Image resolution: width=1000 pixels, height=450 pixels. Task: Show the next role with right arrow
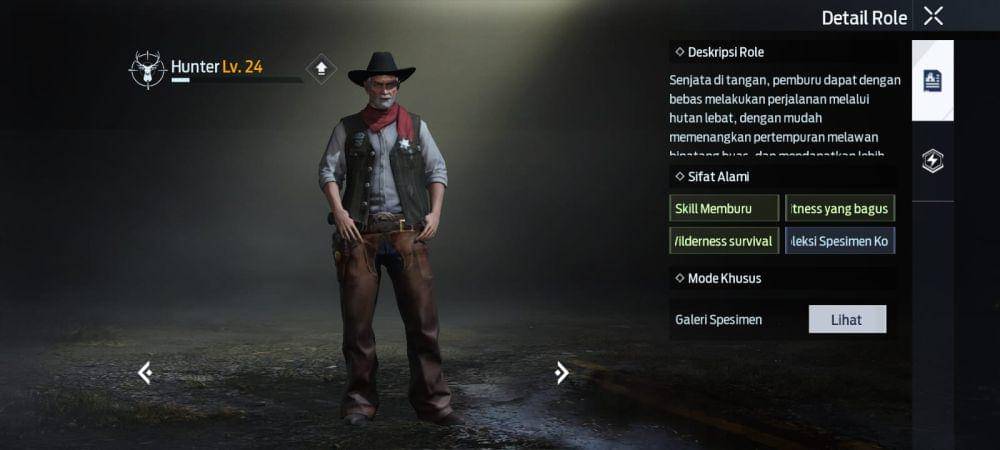[561, 373]
